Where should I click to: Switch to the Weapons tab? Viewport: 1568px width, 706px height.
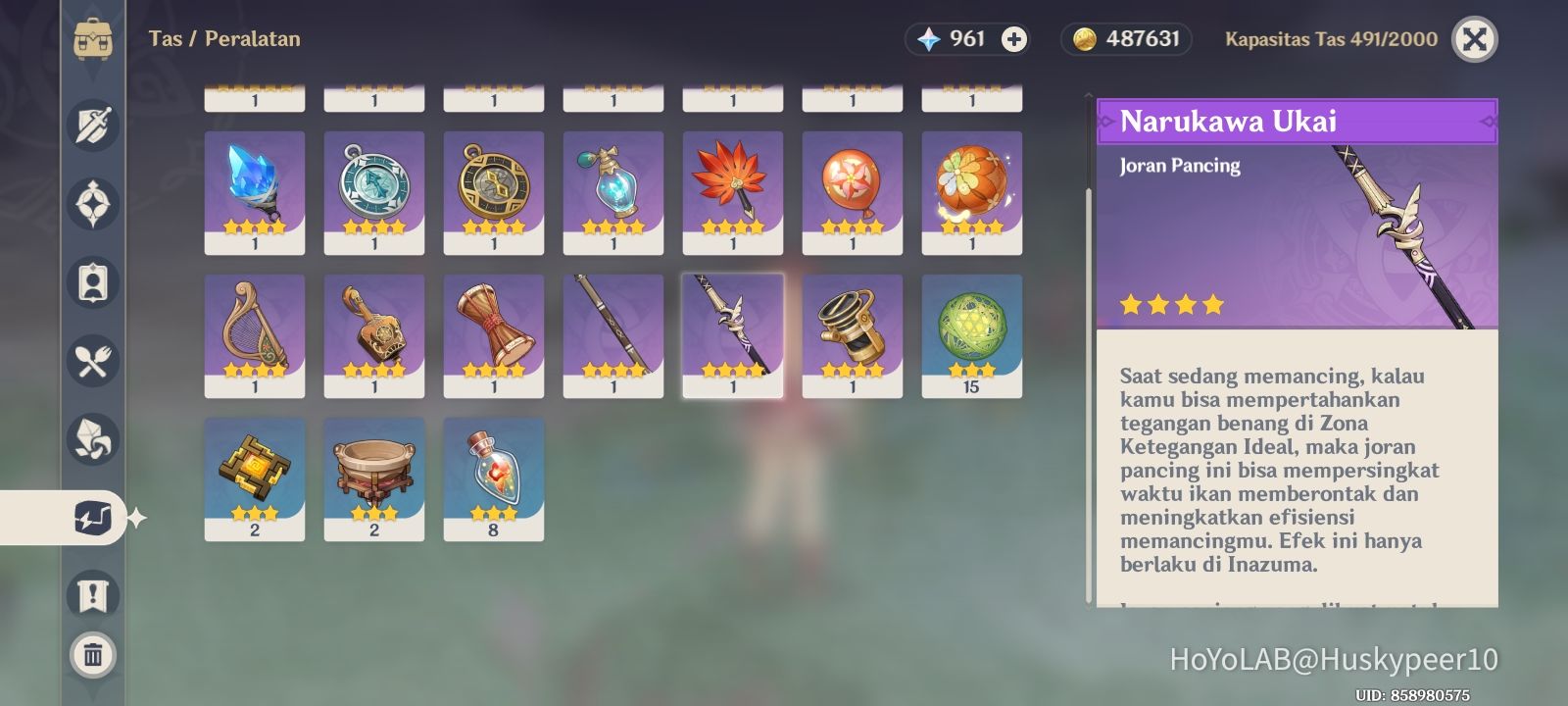[x=94, y=126]
